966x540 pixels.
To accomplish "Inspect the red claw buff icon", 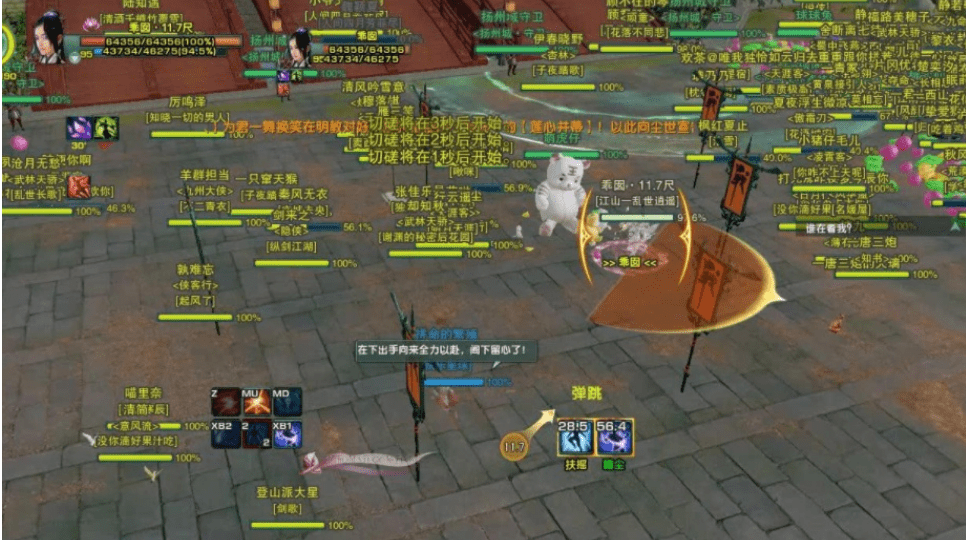I will coord(78,186).
